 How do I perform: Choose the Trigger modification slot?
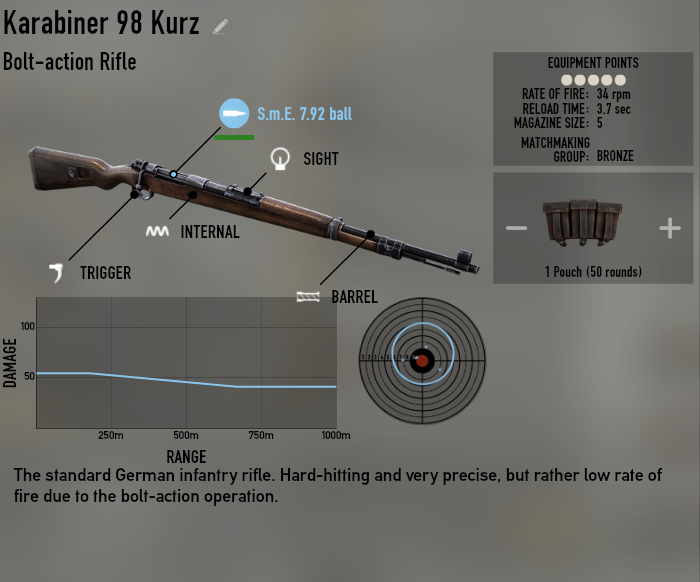click(x=59, y=271)
